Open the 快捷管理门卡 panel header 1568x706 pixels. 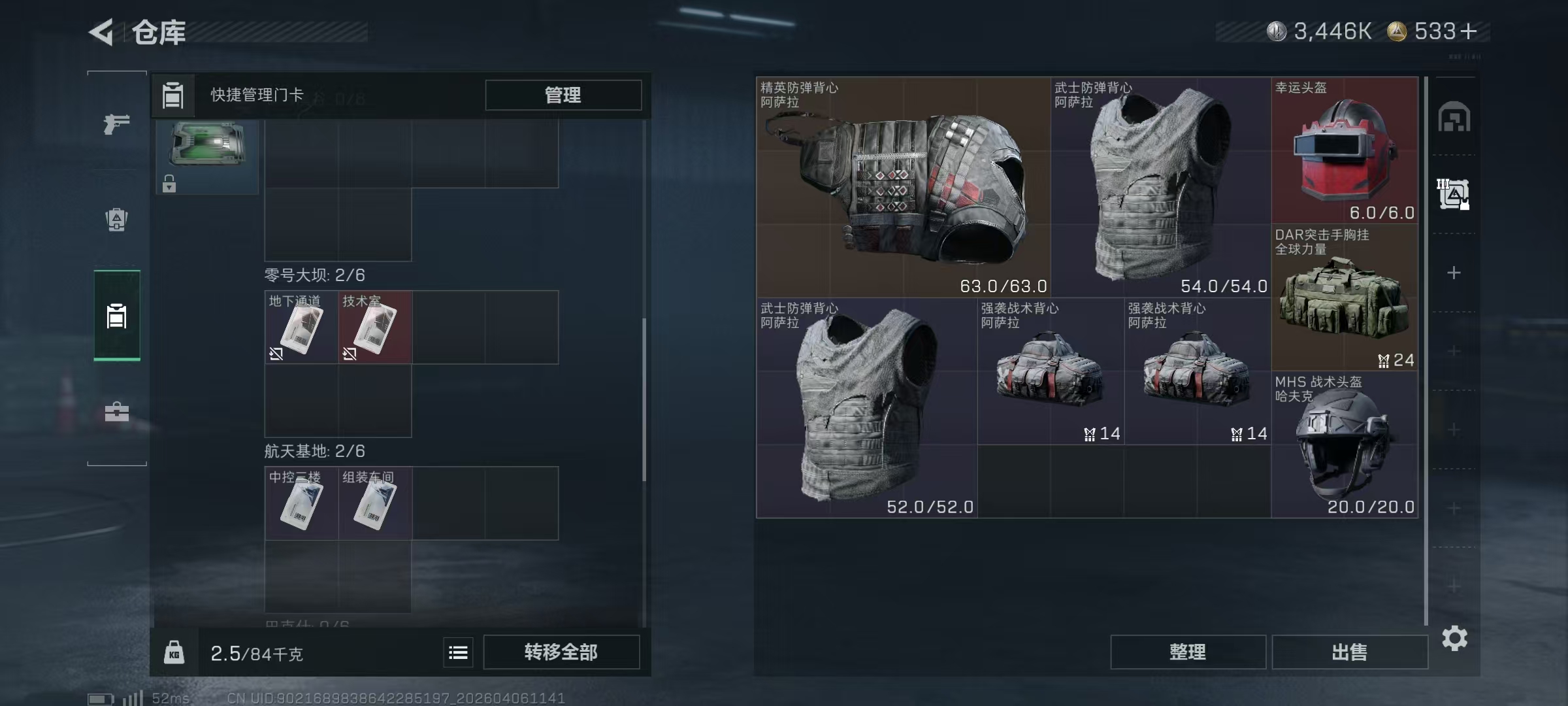[259, 95]
